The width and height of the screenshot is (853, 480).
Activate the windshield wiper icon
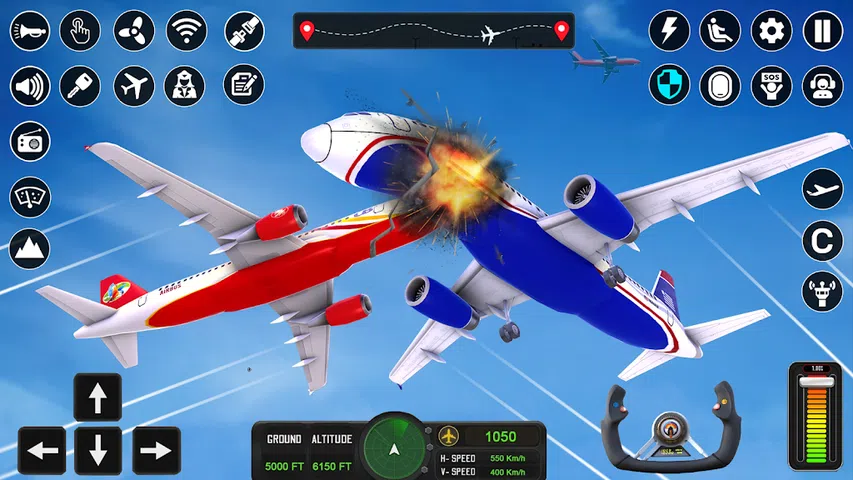[30, 196]
